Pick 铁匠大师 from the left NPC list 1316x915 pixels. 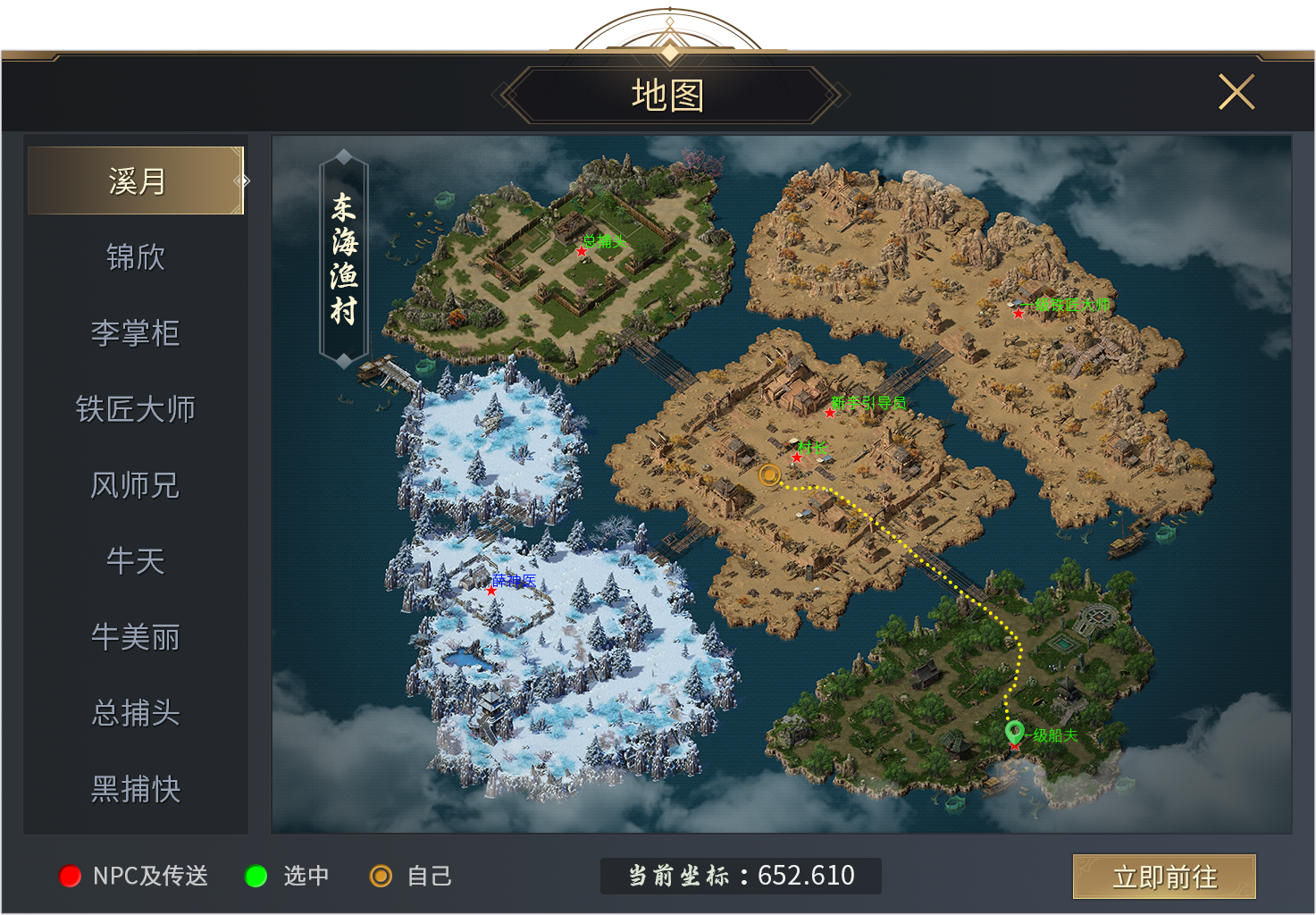click(x=136, y=409)
